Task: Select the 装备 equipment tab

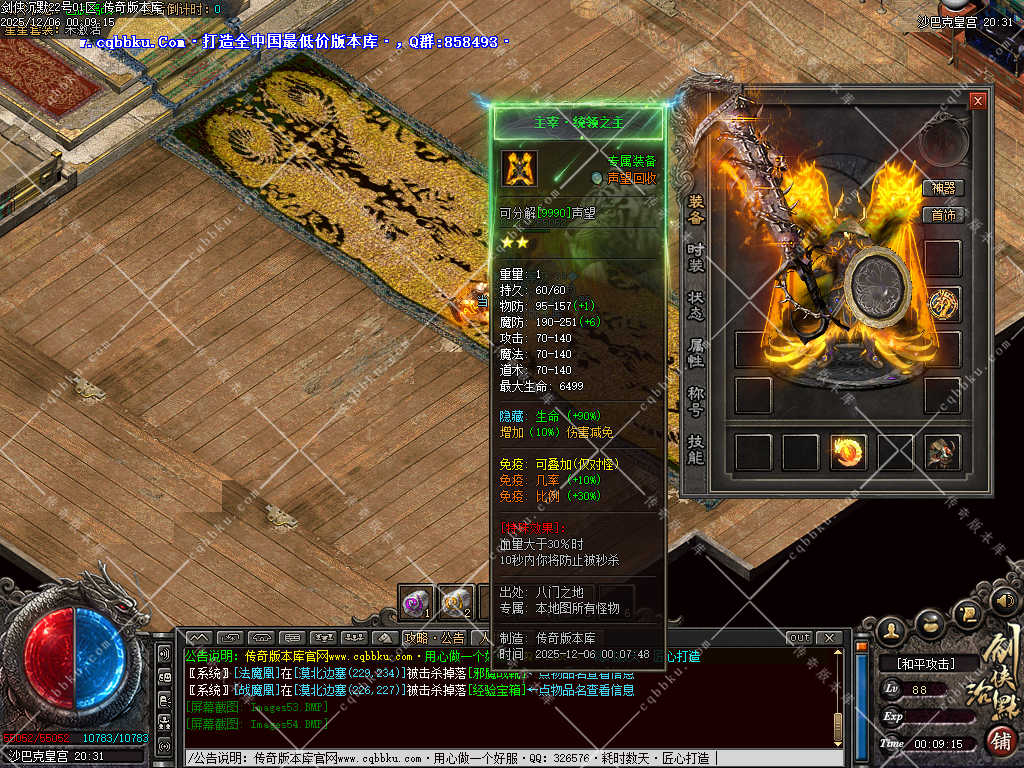Action: 696,208
